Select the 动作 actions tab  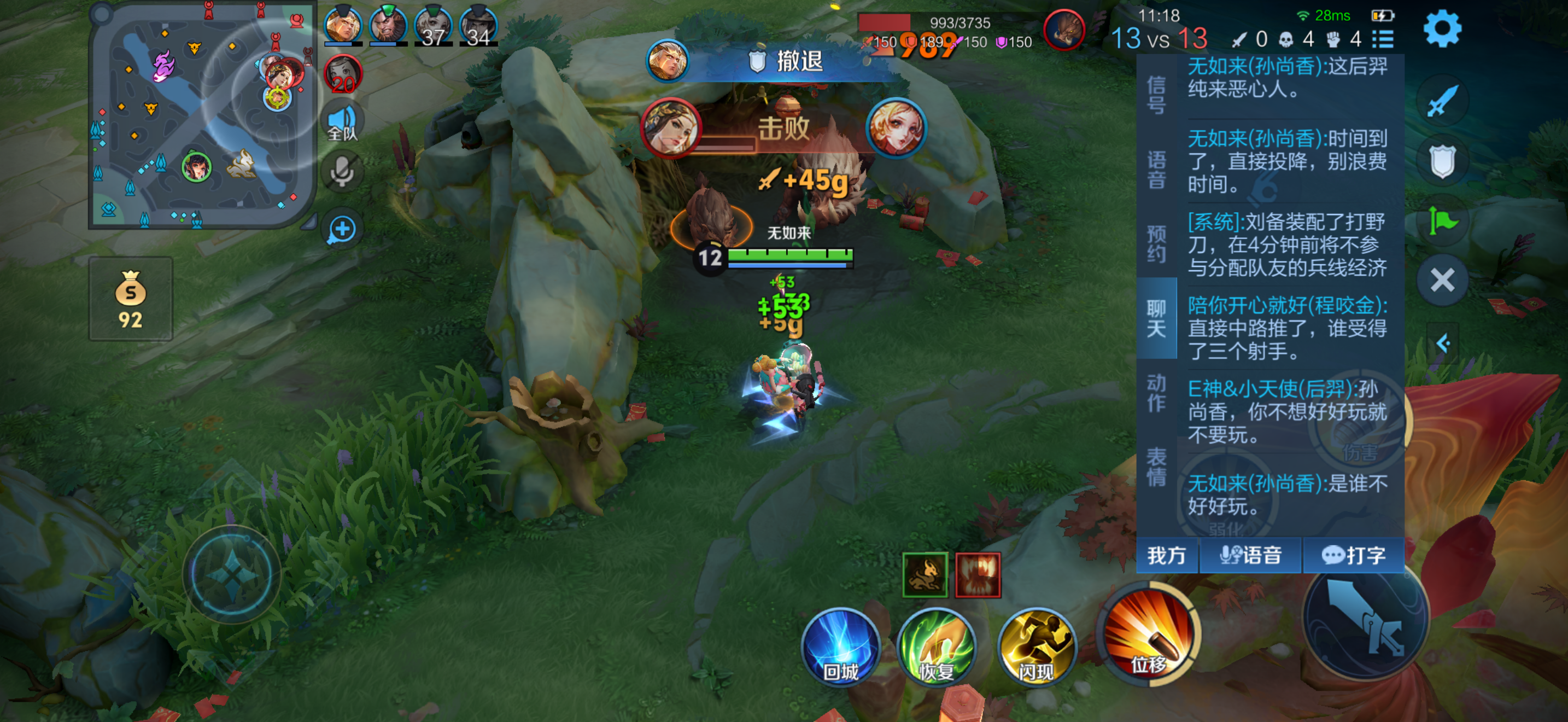[1156, 393]
